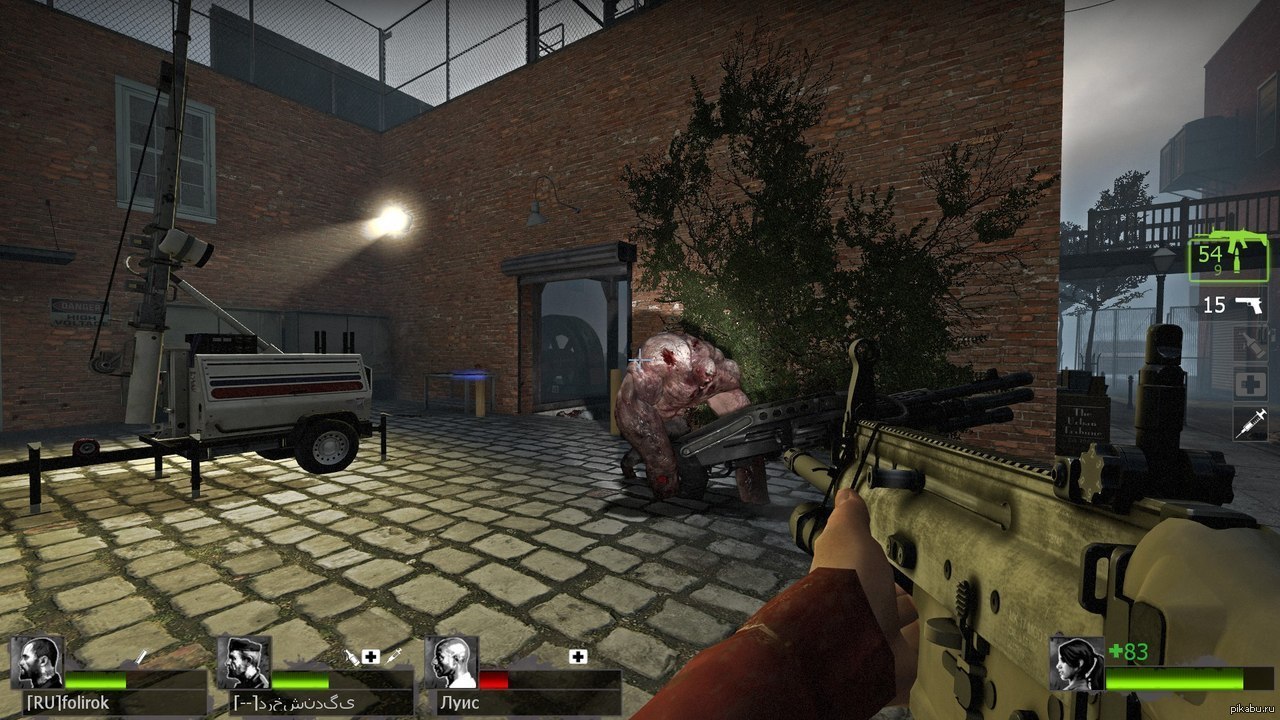Click the capped teammate's portrait
The width and height of the screenshot is (1280, 720).
(x=244, y=662)
